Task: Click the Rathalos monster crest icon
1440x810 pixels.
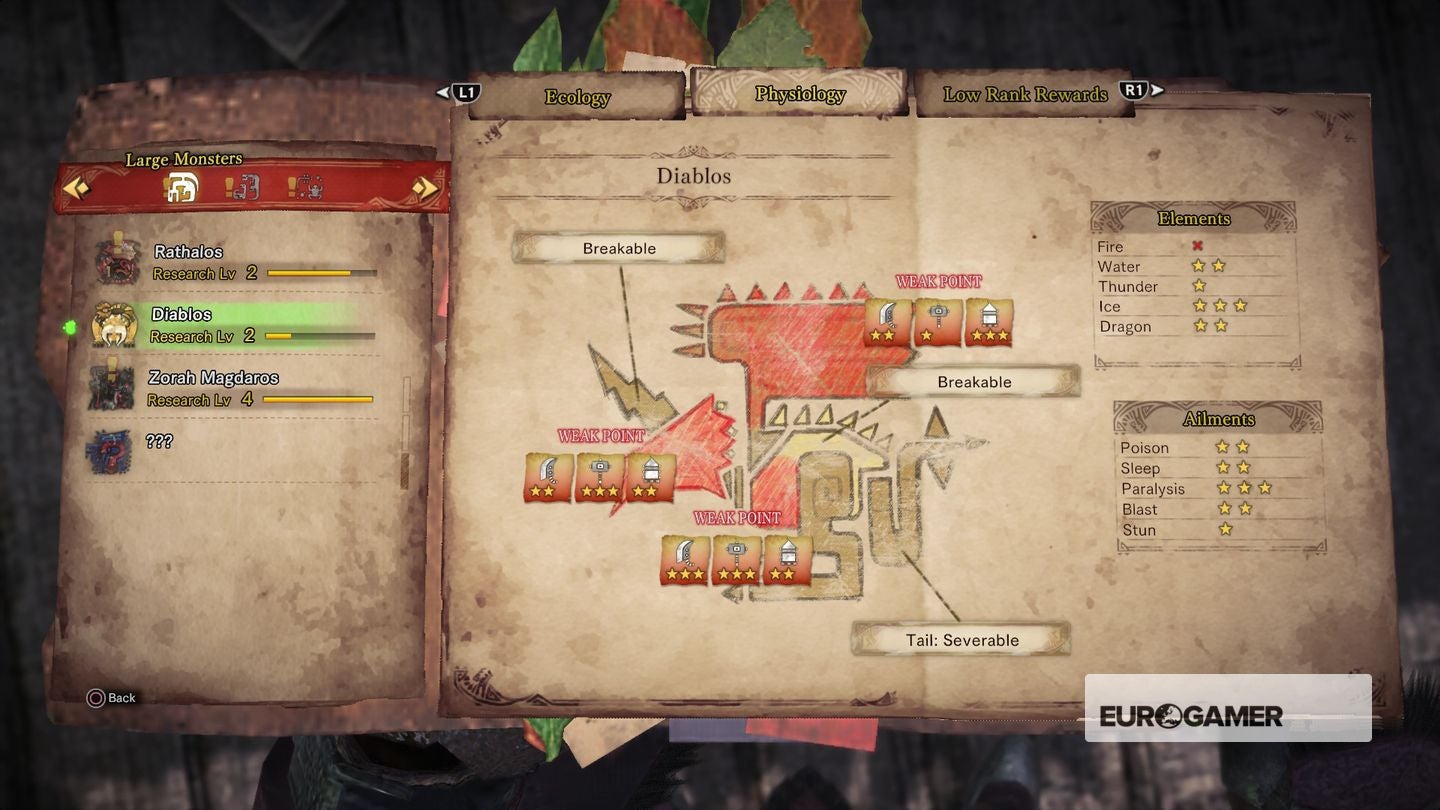Action: 117,262
